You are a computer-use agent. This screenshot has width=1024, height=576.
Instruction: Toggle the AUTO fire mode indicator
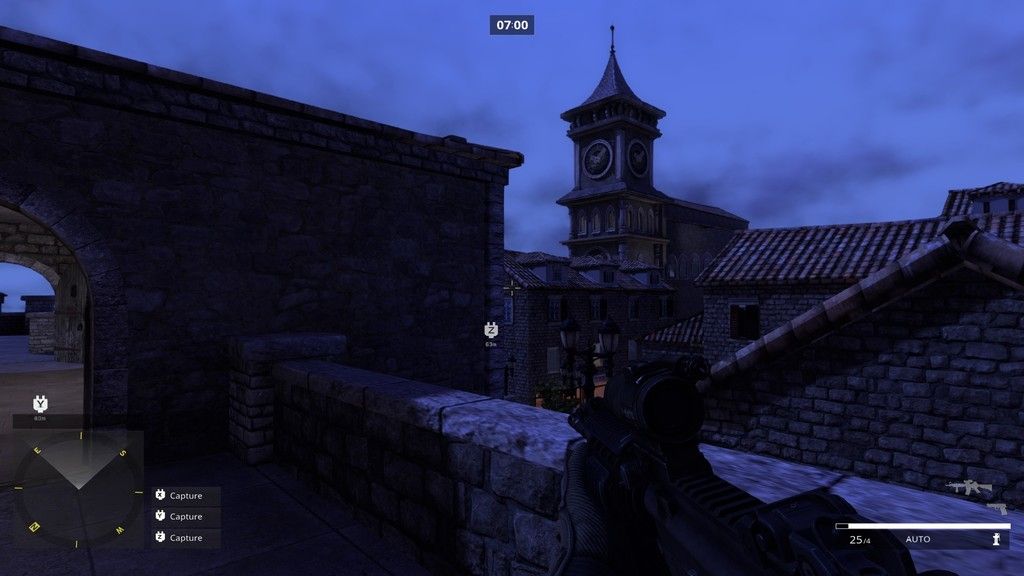[x=918, y=540]
